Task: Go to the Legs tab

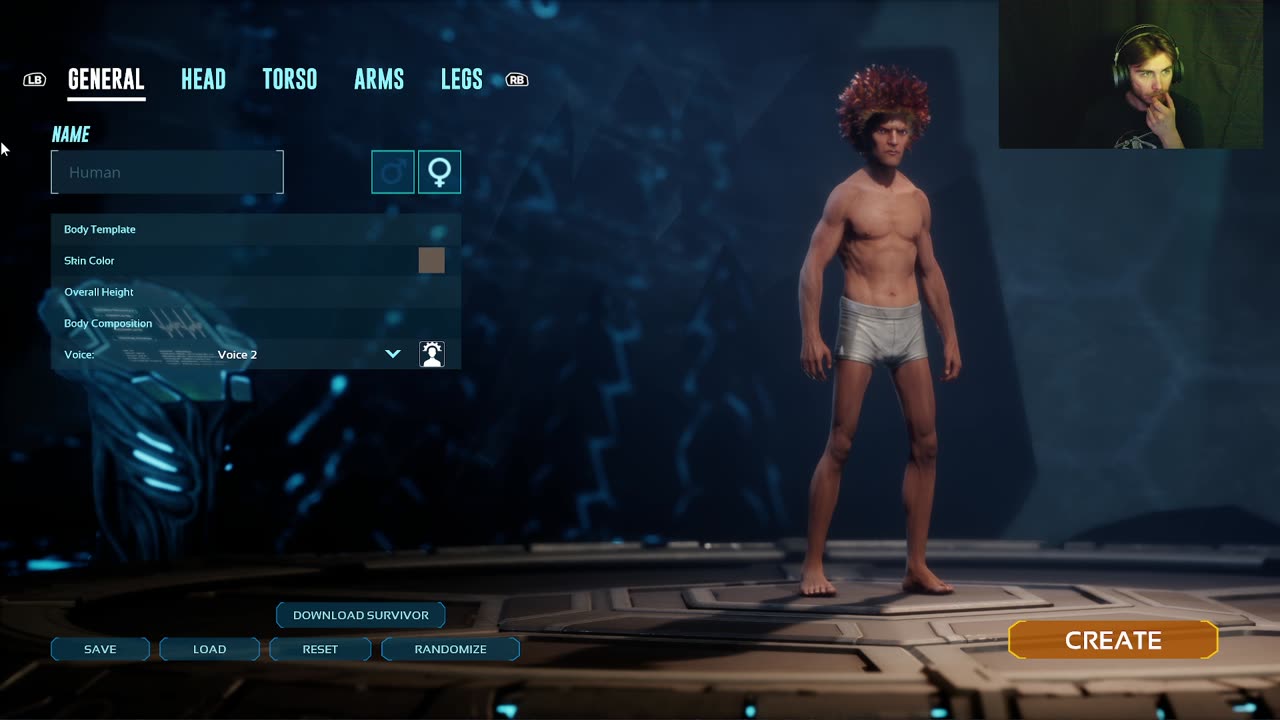Action: pos(461,80)
